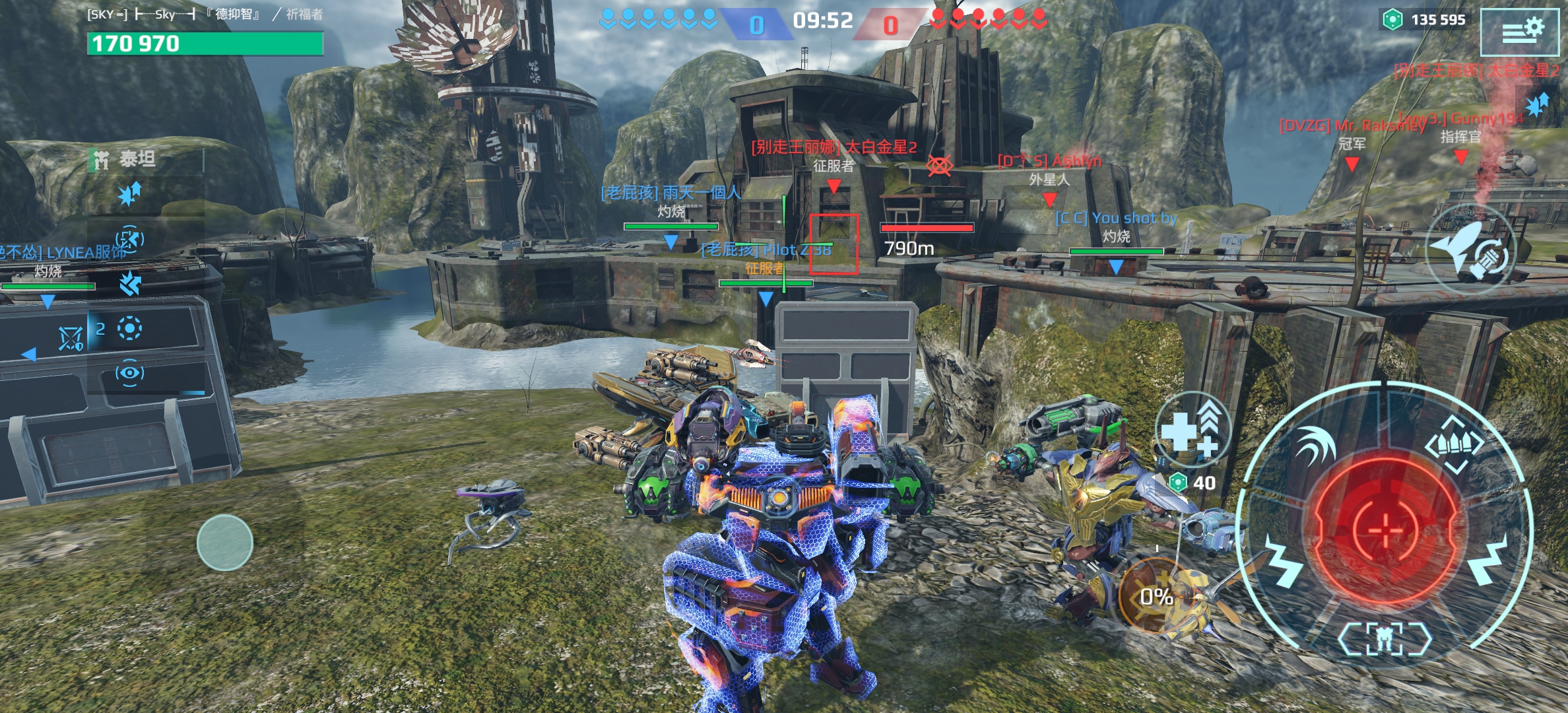Screen dimensions: 1568x713
Task: Click the crossed-swords shield icon
Action: pyautogui.click(x=71, y=339)
